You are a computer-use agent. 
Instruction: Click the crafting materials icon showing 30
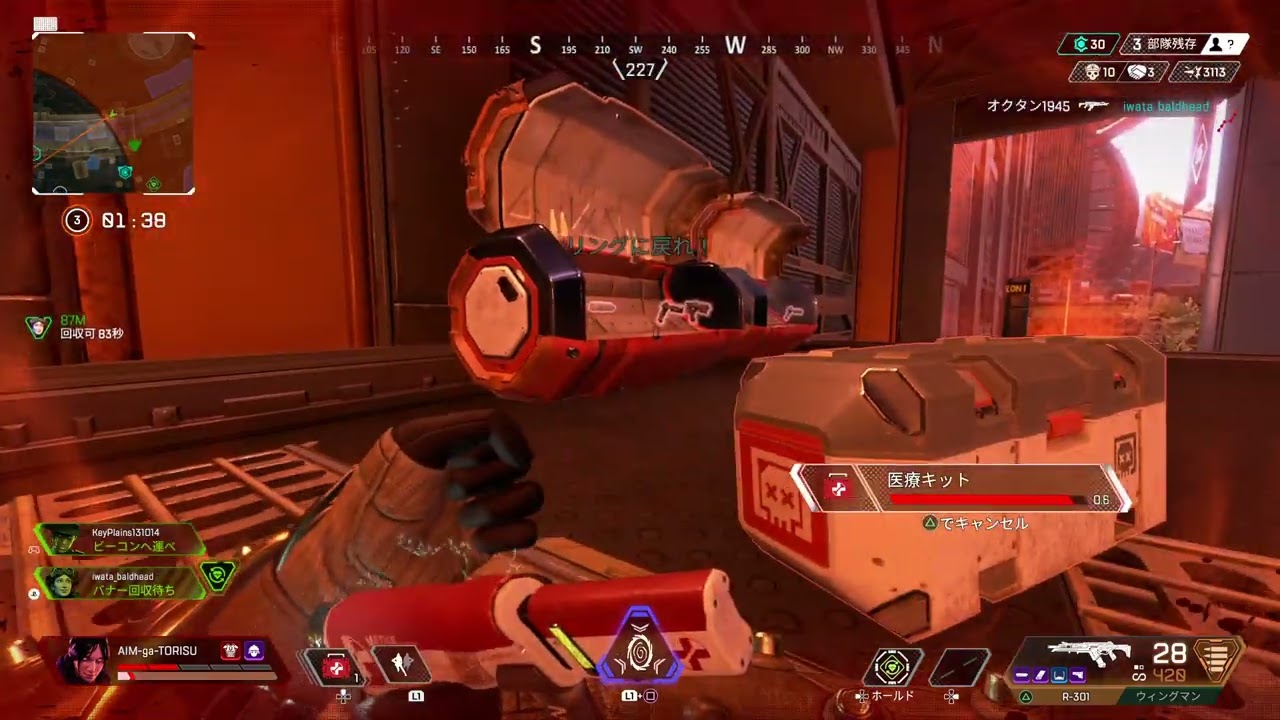1083,43
